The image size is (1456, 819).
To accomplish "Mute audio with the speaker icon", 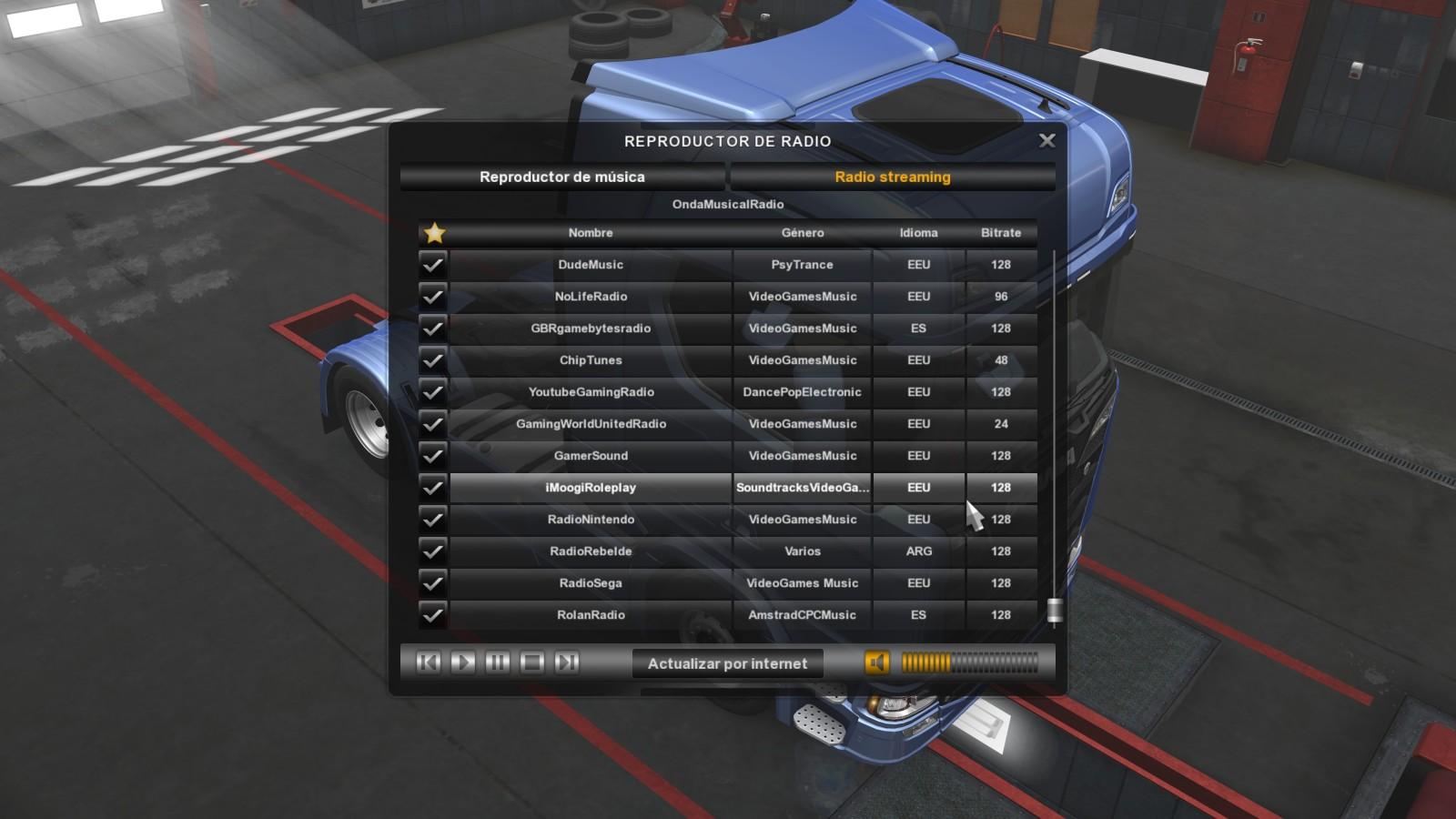I will (876, 662).
